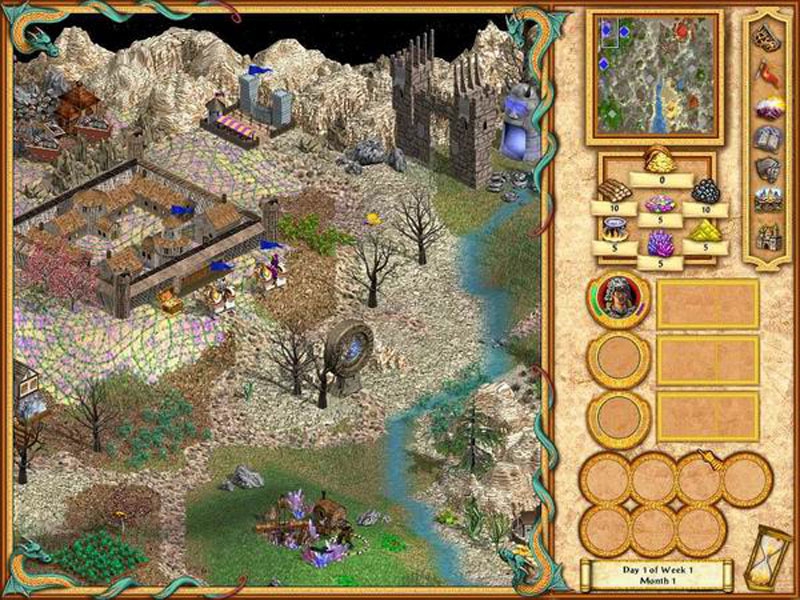Open the torn puzzle map icon
Image resolution: width=800 pixels, height=600 pixels.
768,38
